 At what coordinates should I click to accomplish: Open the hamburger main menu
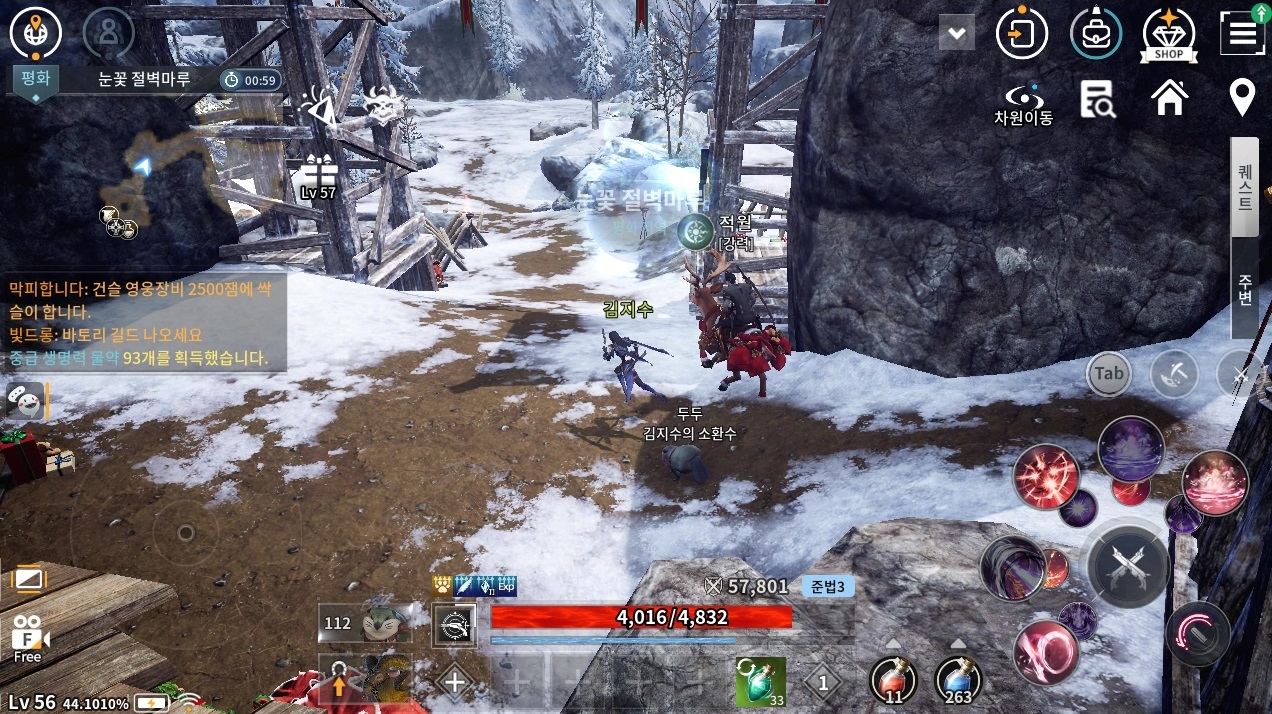pos(1242,34)
